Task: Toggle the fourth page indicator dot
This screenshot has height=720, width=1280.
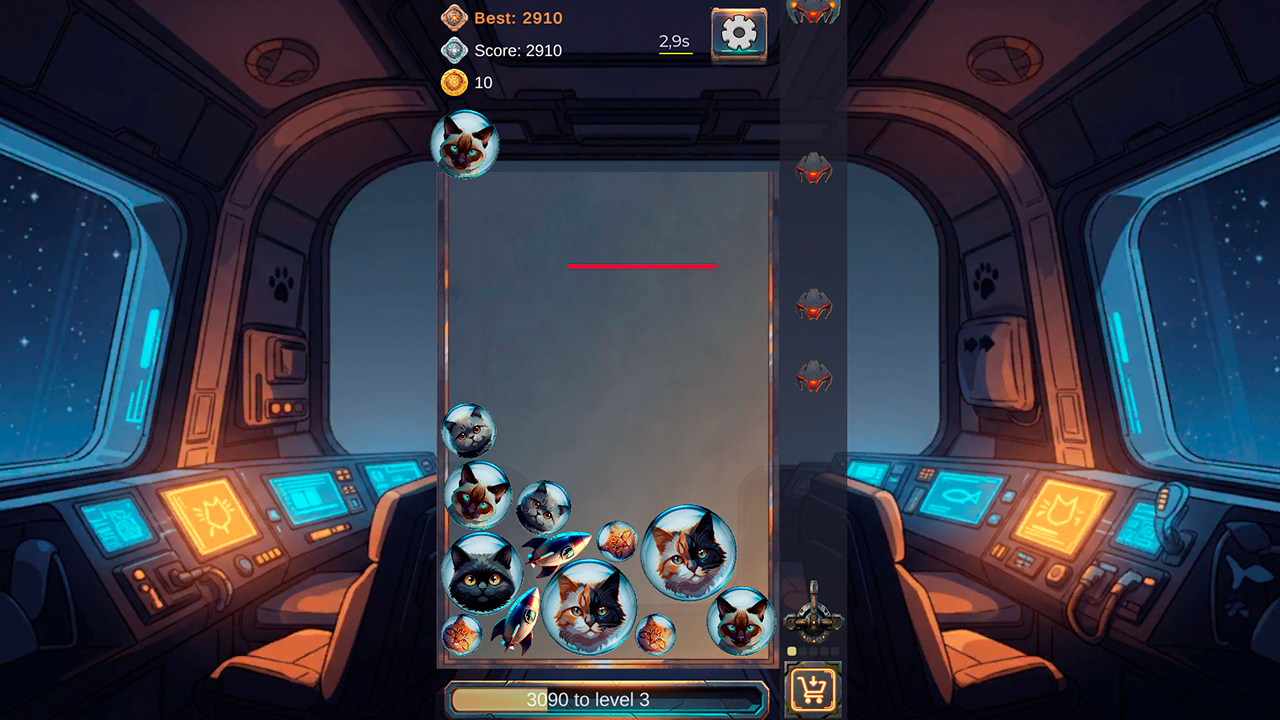Action: pyautogui.click(x=824, y=650)
